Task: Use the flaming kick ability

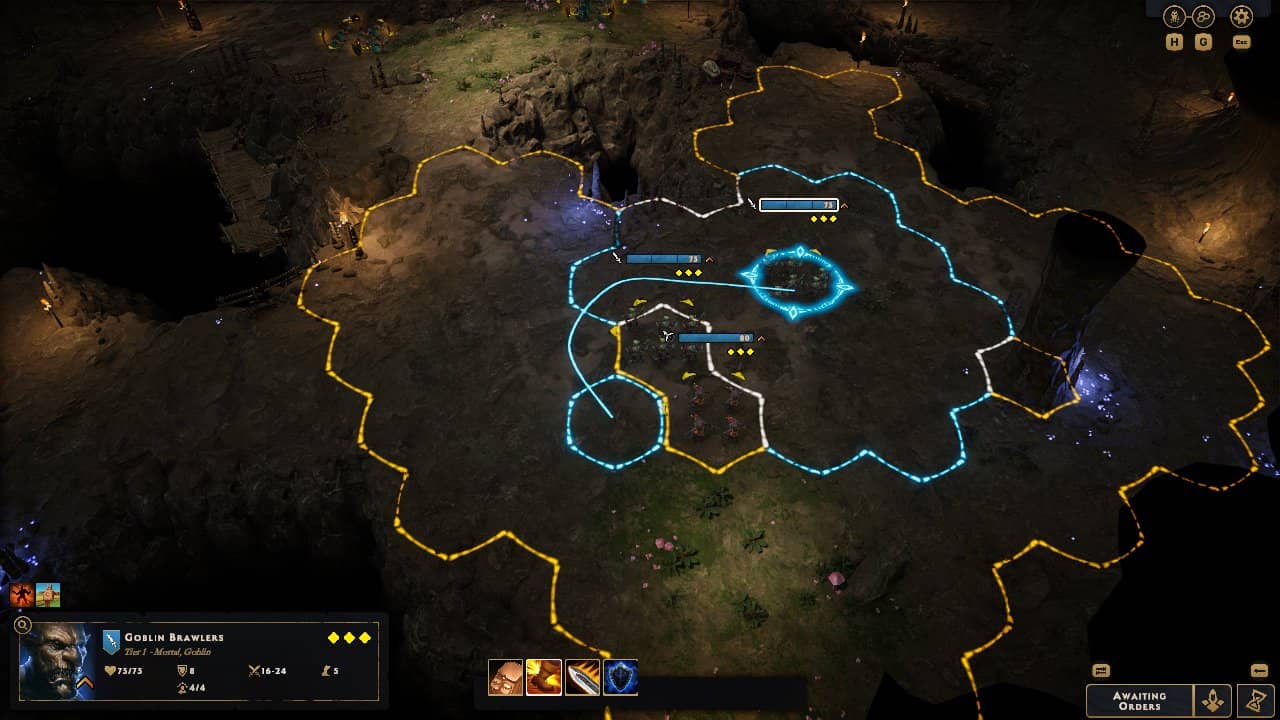Action: tap(543, 677)
